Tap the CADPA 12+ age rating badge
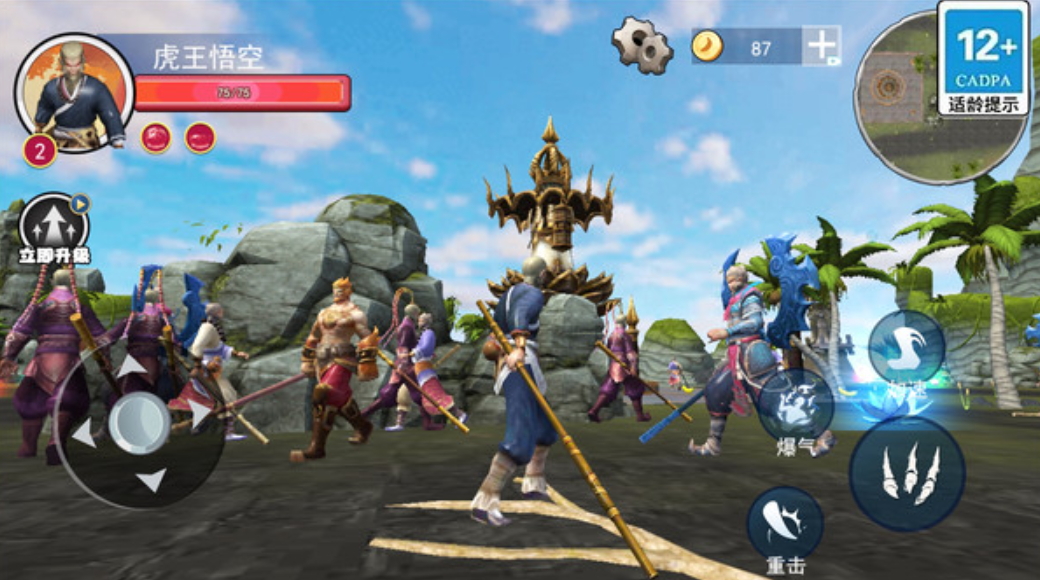1040x580 pixels. [983, 57]
